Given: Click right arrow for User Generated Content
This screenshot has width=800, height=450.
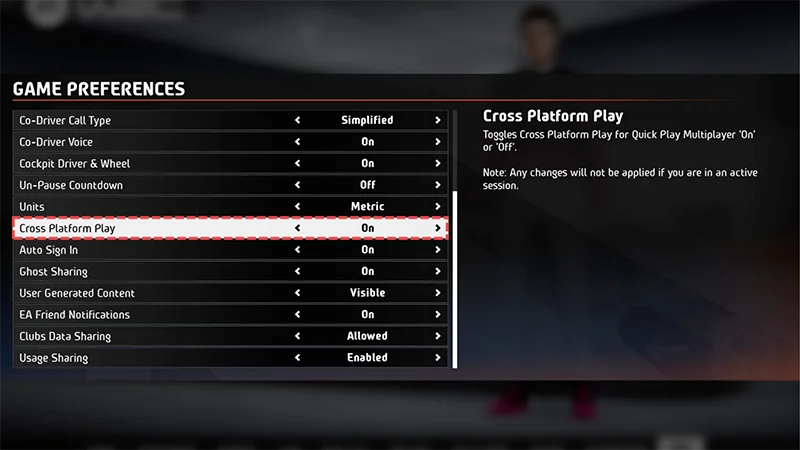Looking at the screenshot, I should tap(438, 293).
